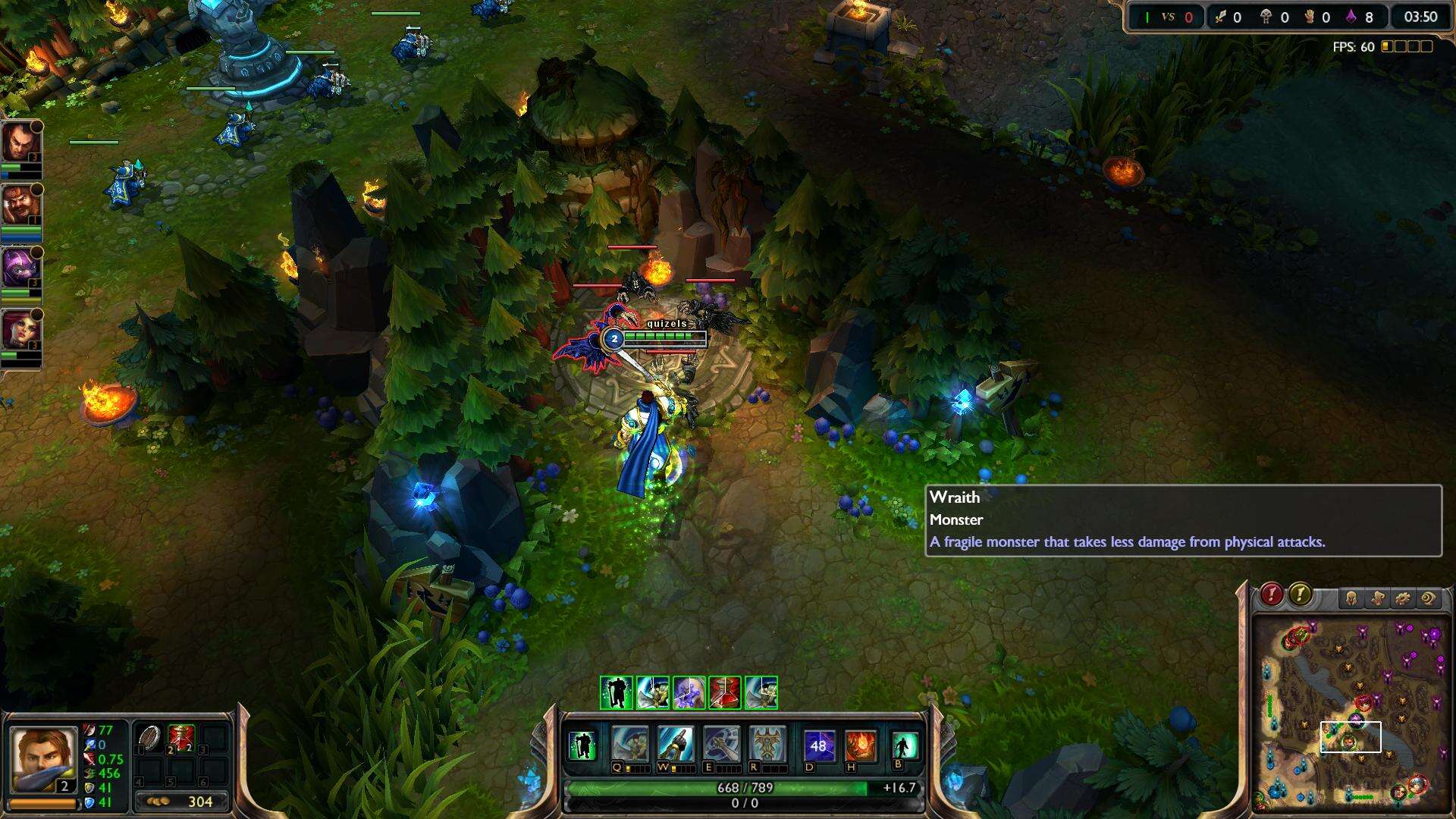The height and width of the screenshot is (819, 1456).
Task: Activate the red danger ping button
Action: pos(1272,595)
